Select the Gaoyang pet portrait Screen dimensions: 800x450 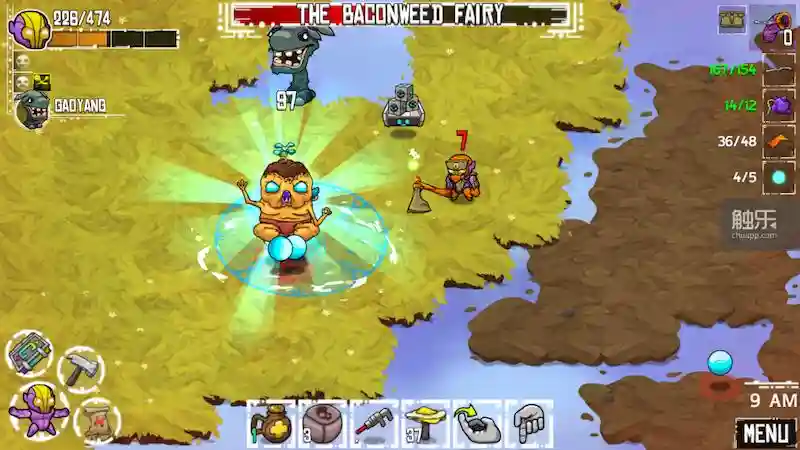click(31, 109)
